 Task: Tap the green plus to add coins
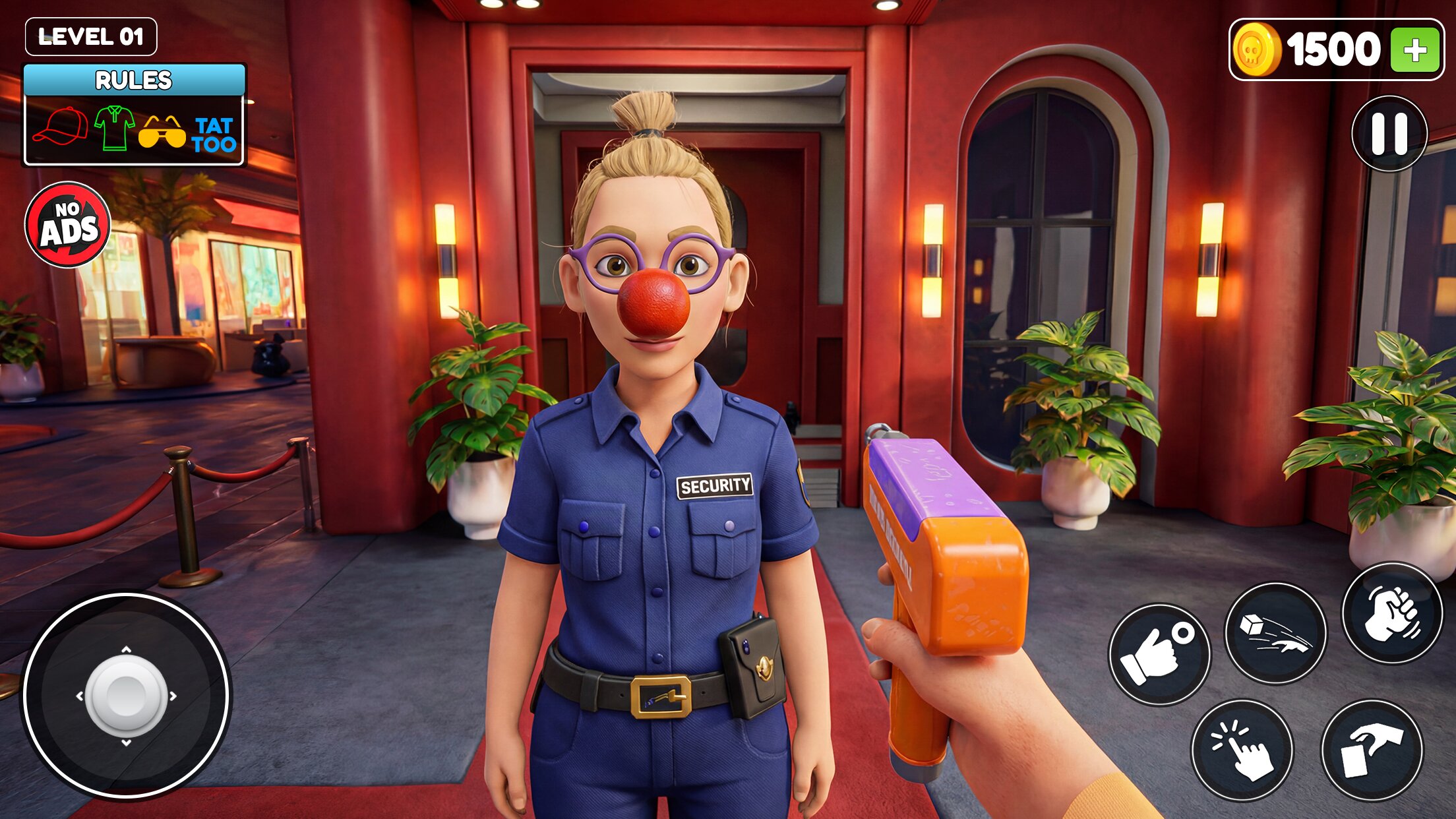[1414, 50]
